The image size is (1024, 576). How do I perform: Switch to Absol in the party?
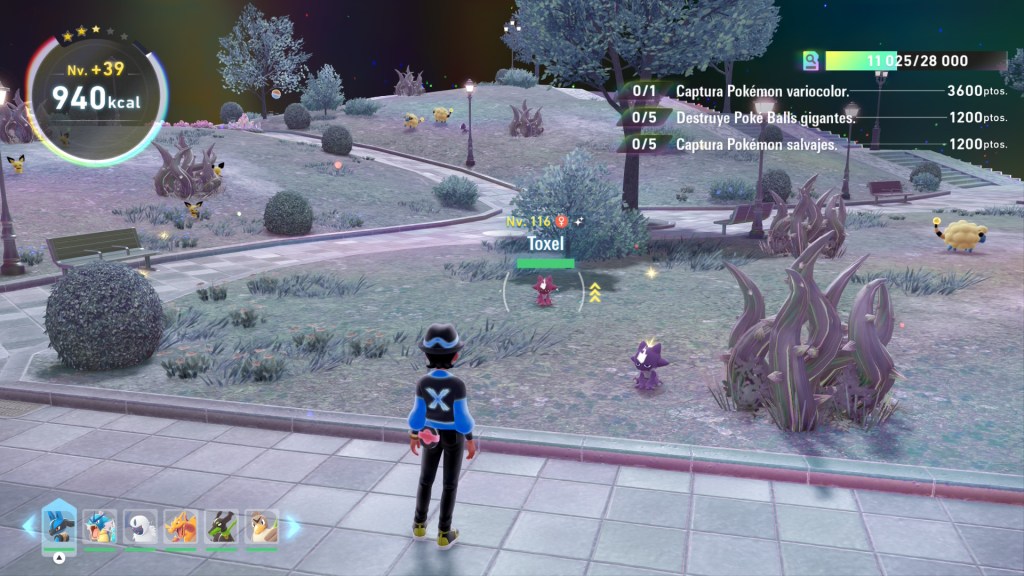(140, 526)
